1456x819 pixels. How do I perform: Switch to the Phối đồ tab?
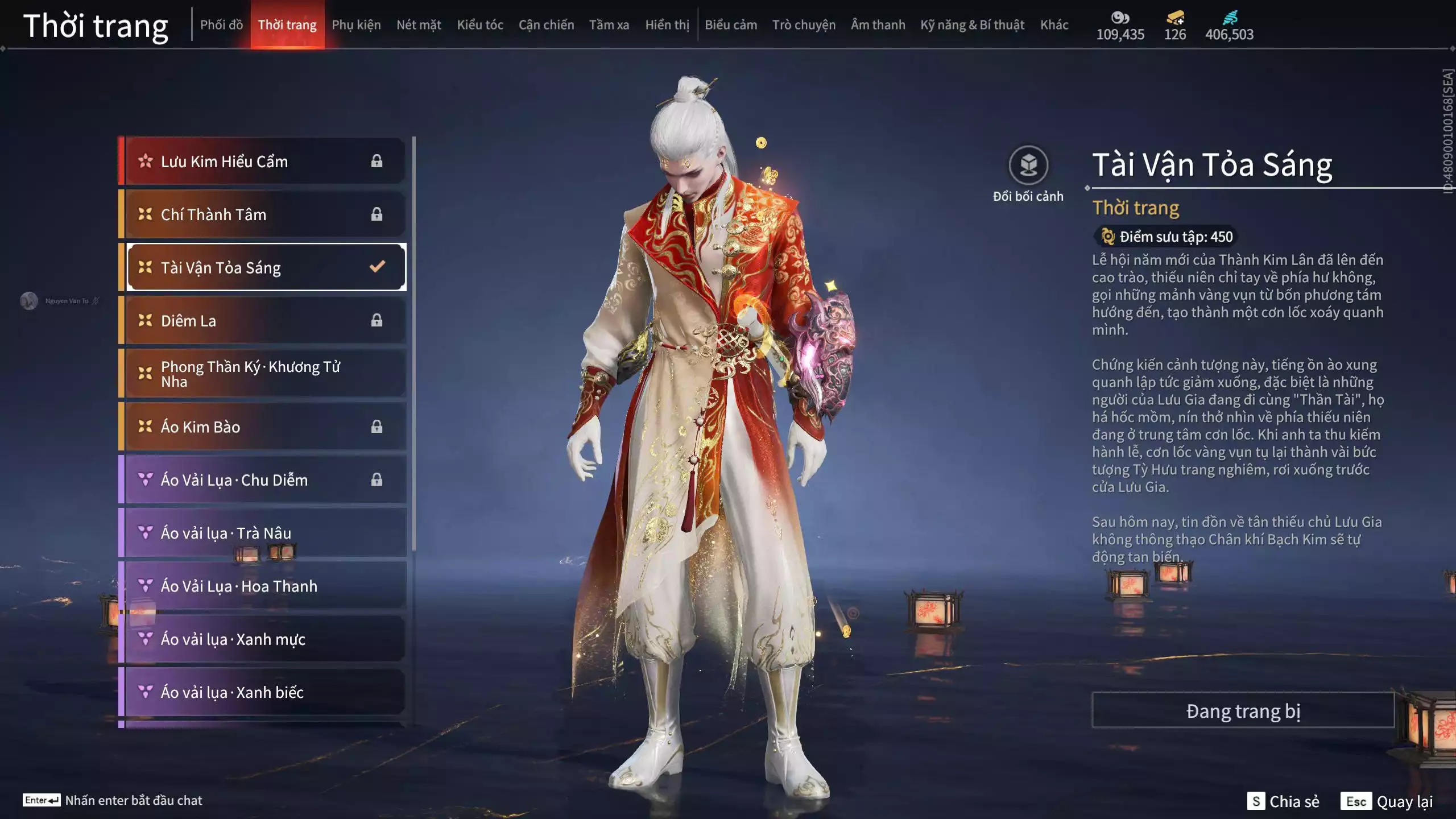click(221, 25)
